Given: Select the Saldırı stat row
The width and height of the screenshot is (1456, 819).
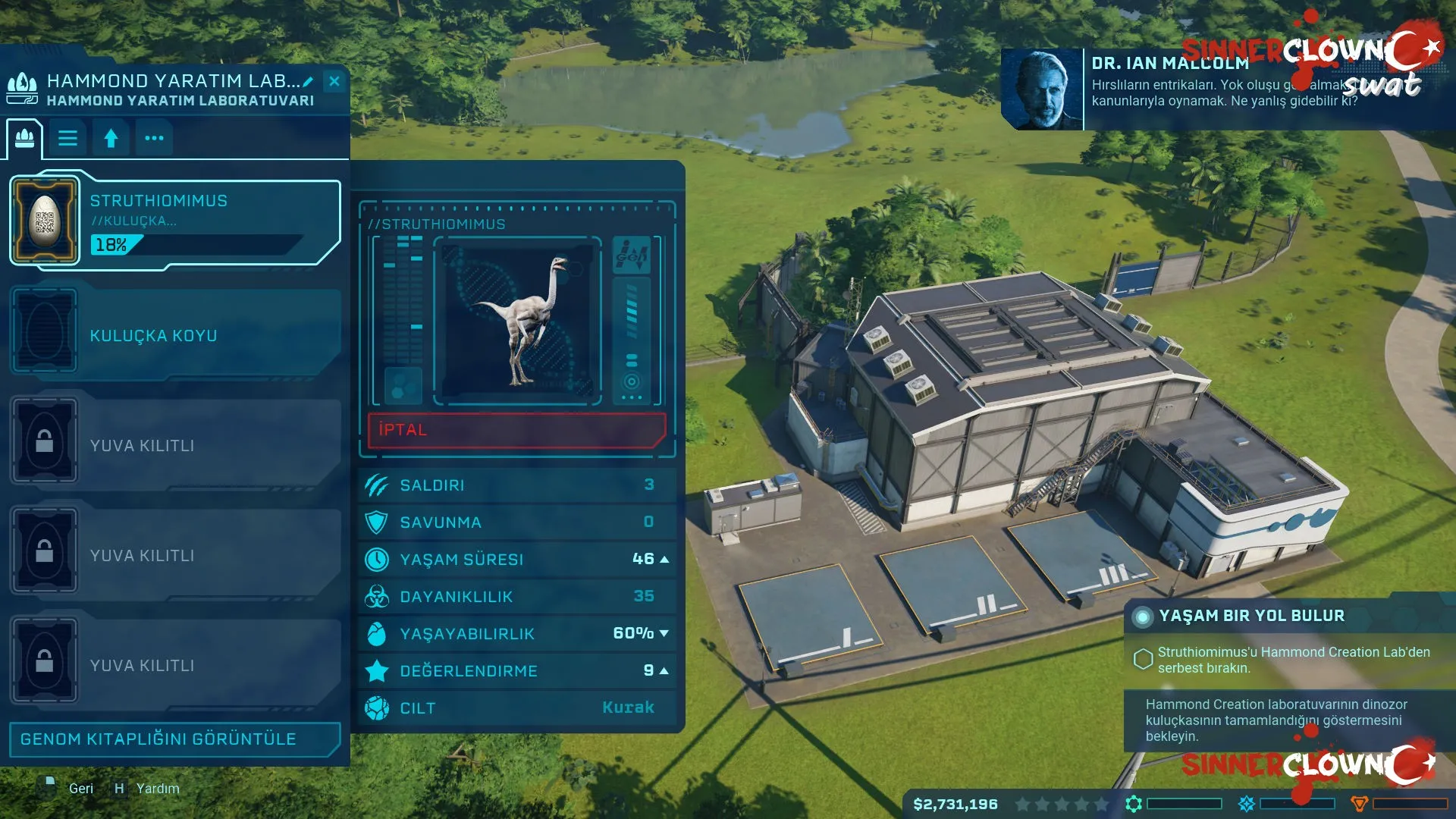Looking at the screenshot, I should coord(517,485).
